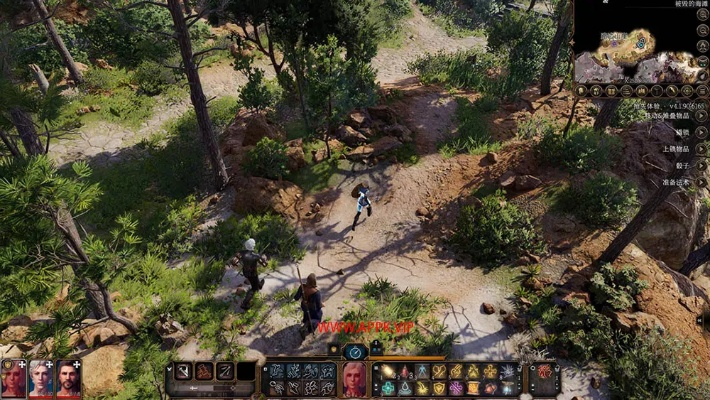Select the 骰子 (dice) side option
710x400 pixels.
pyautogui.click(x=682, y=166)
